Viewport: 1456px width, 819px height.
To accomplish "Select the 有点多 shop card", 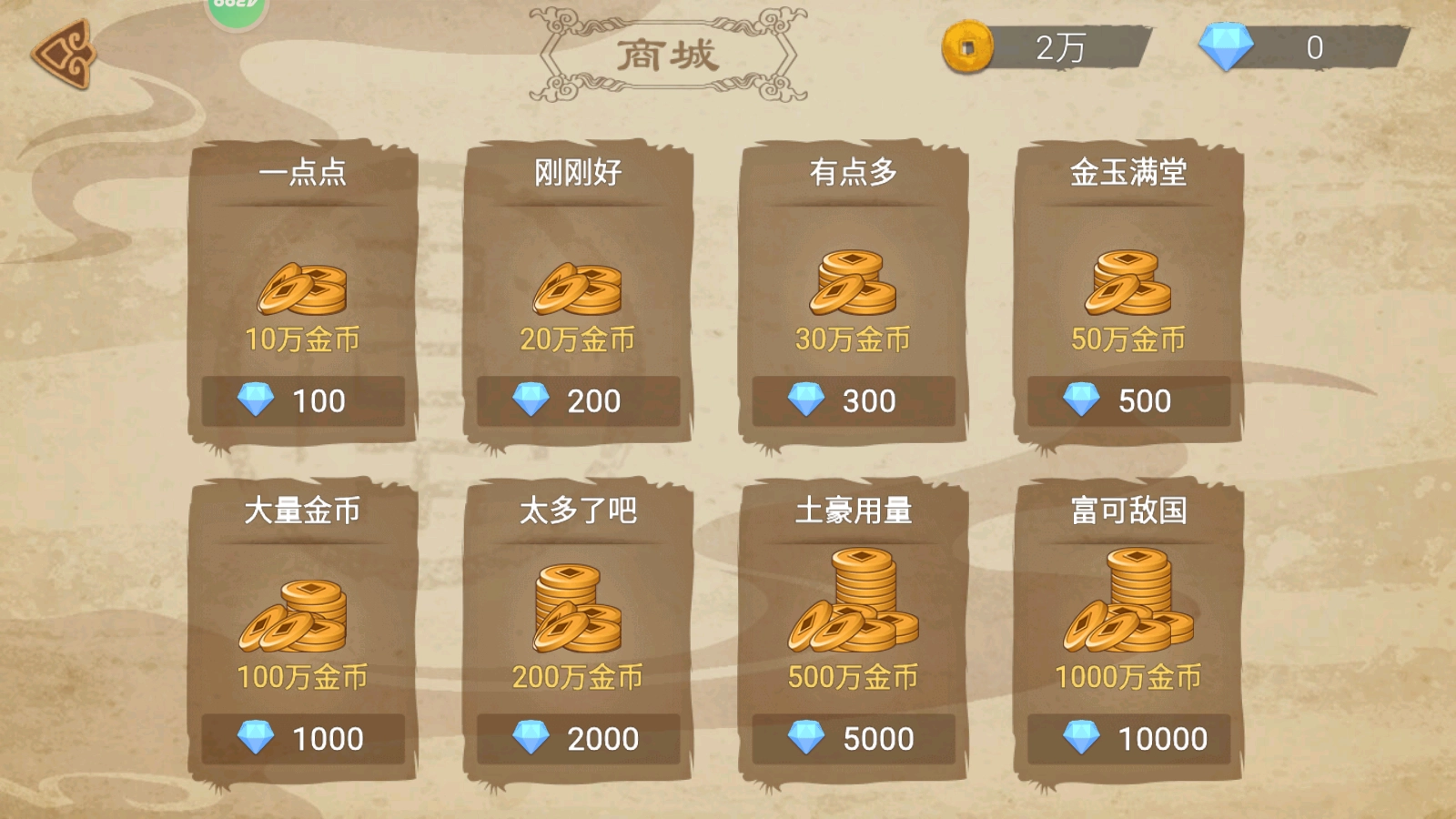I will (853, 291).
